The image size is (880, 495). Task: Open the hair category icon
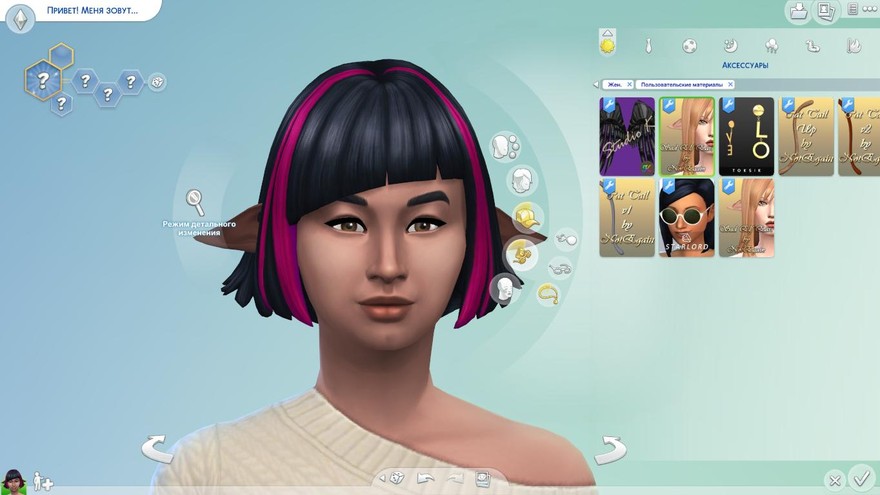pos(520,181)
